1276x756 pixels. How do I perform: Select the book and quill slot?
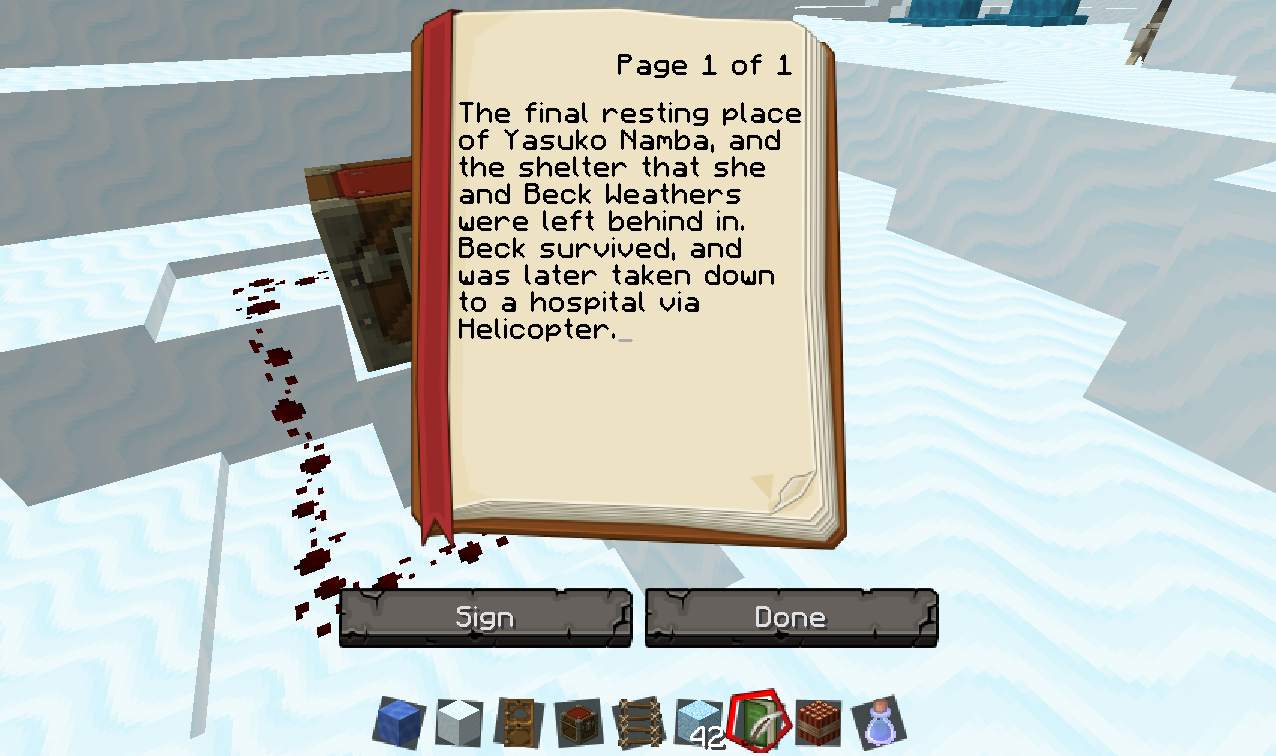(x=758, y=722)
